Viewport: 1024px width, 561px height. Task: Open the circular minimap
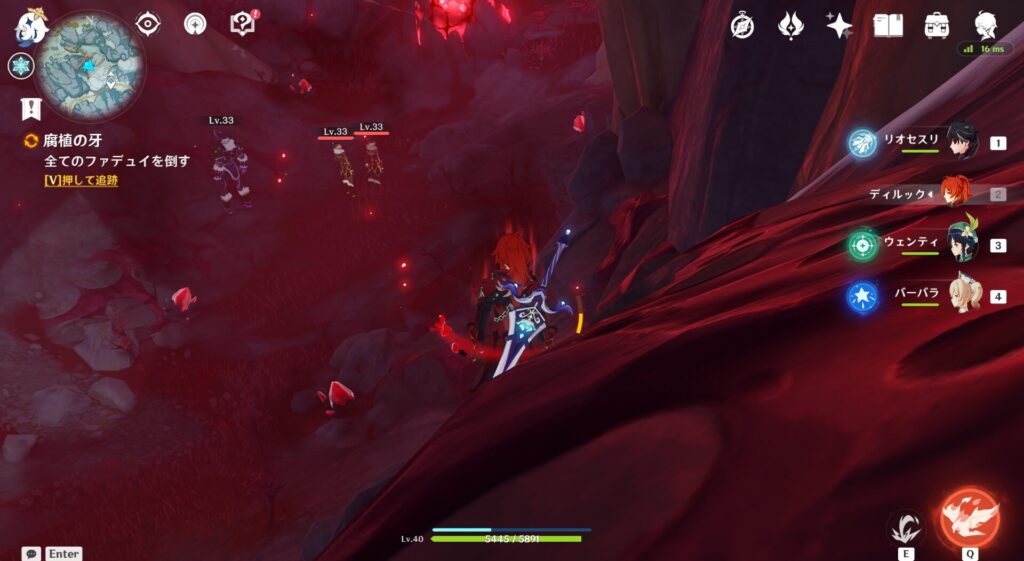click(90, 66)
